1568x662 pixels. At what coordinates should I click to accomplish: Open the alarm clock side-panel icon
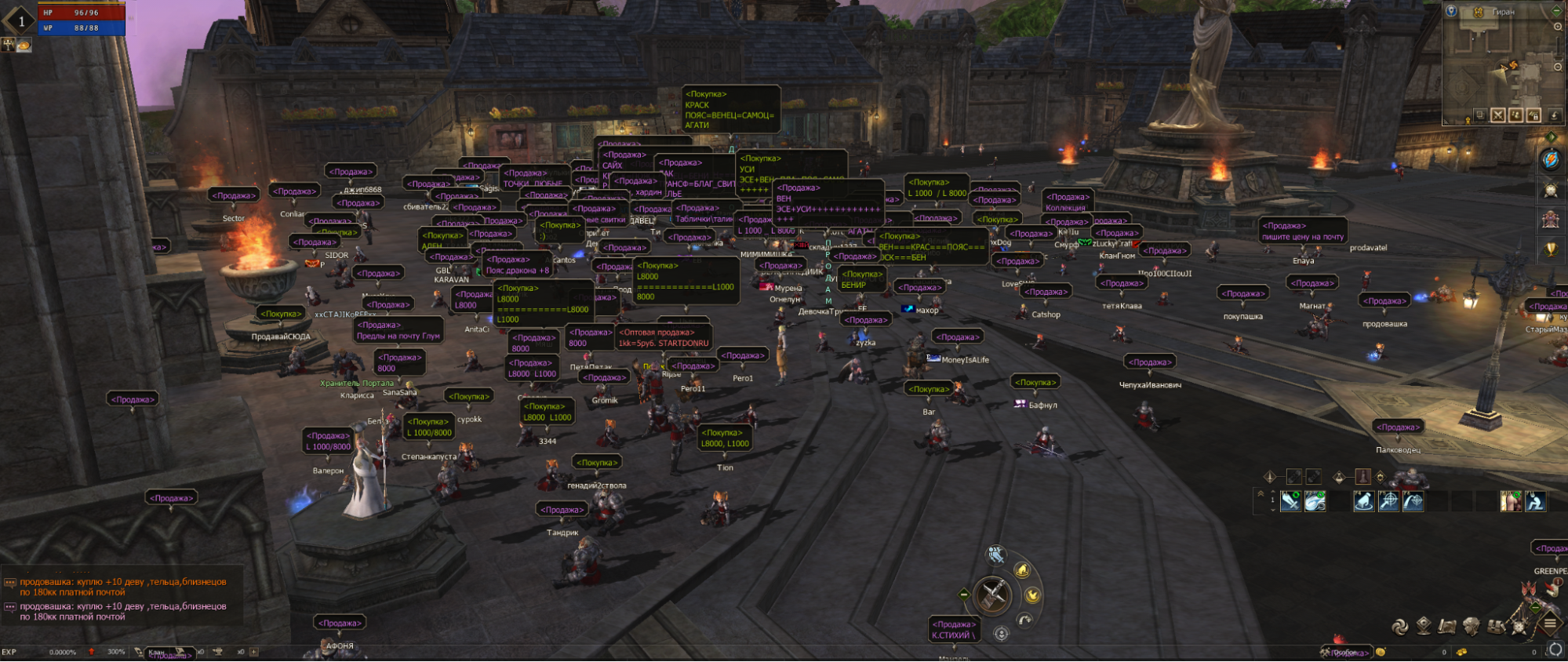(1550, 191)
